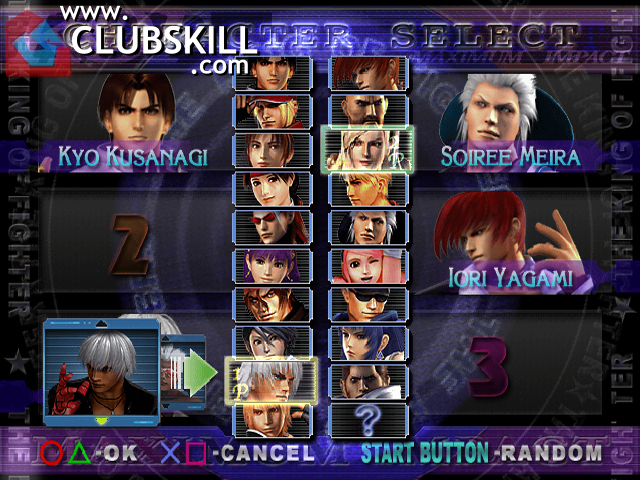Choose the bald bearded fighter portrait
This screenshot has height=480, width=640.
(x=368, y=110)
